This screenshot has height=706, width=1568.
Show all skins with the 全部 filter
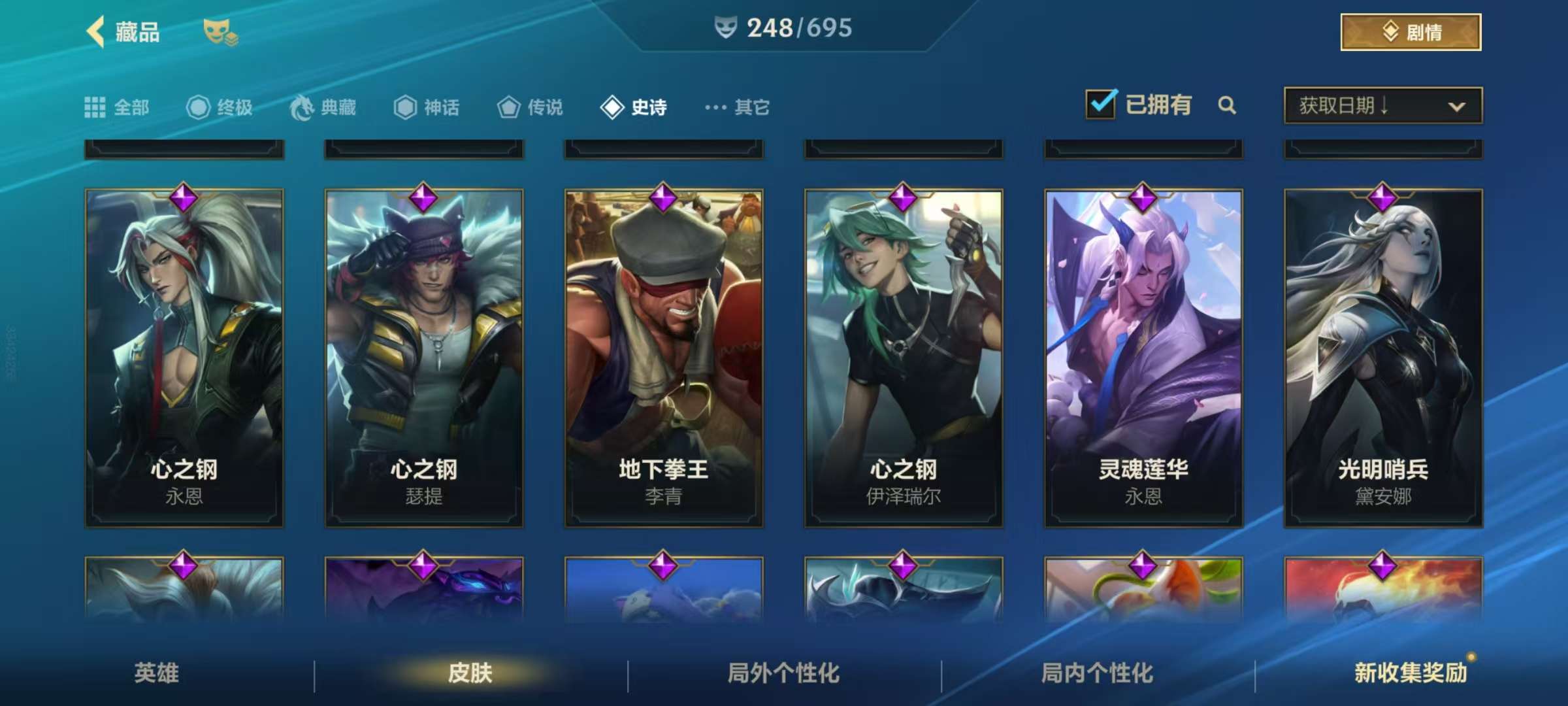point(118,107)
